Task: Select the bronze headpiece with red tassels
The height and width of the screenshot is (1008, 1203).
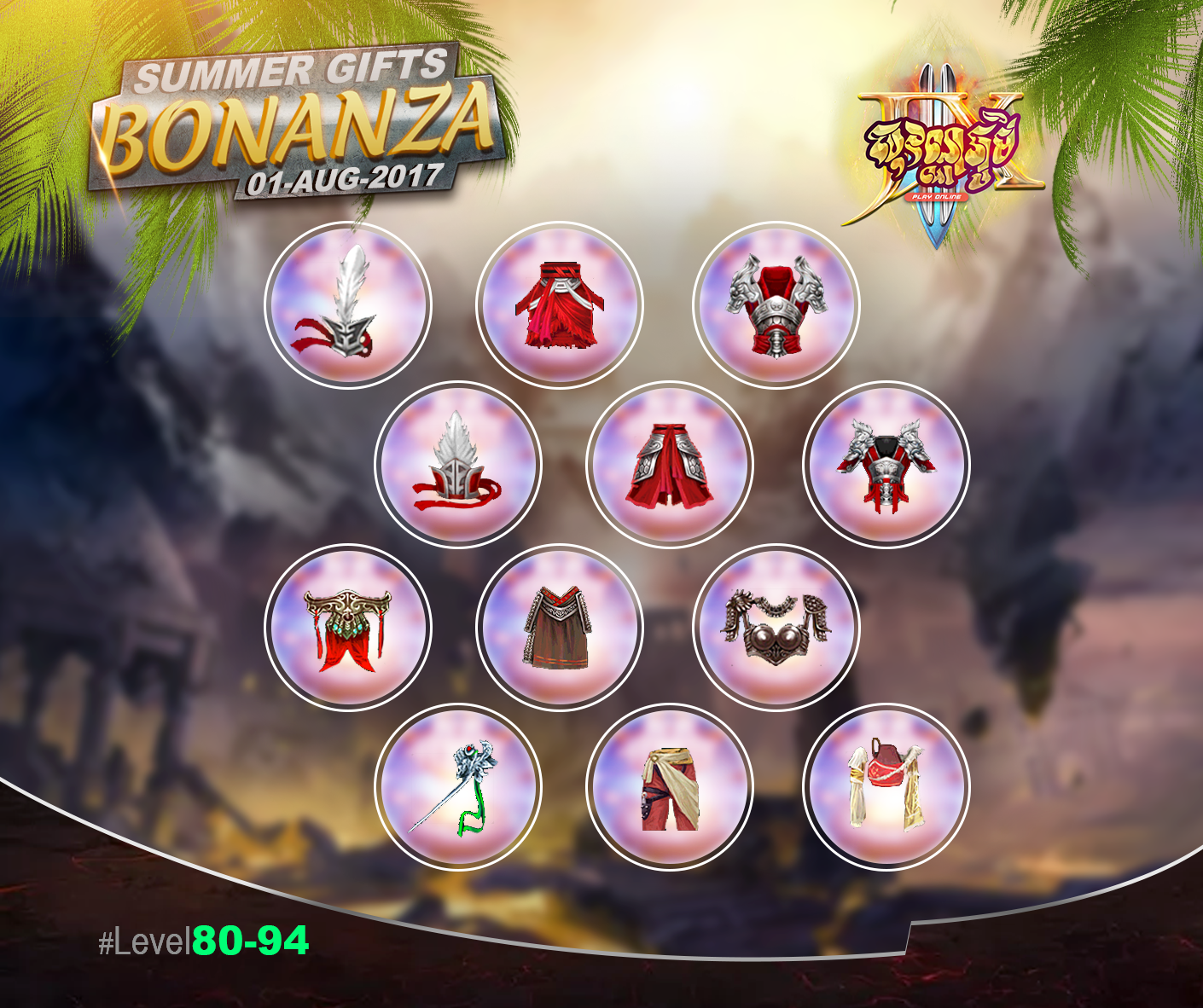Action: 347,627
